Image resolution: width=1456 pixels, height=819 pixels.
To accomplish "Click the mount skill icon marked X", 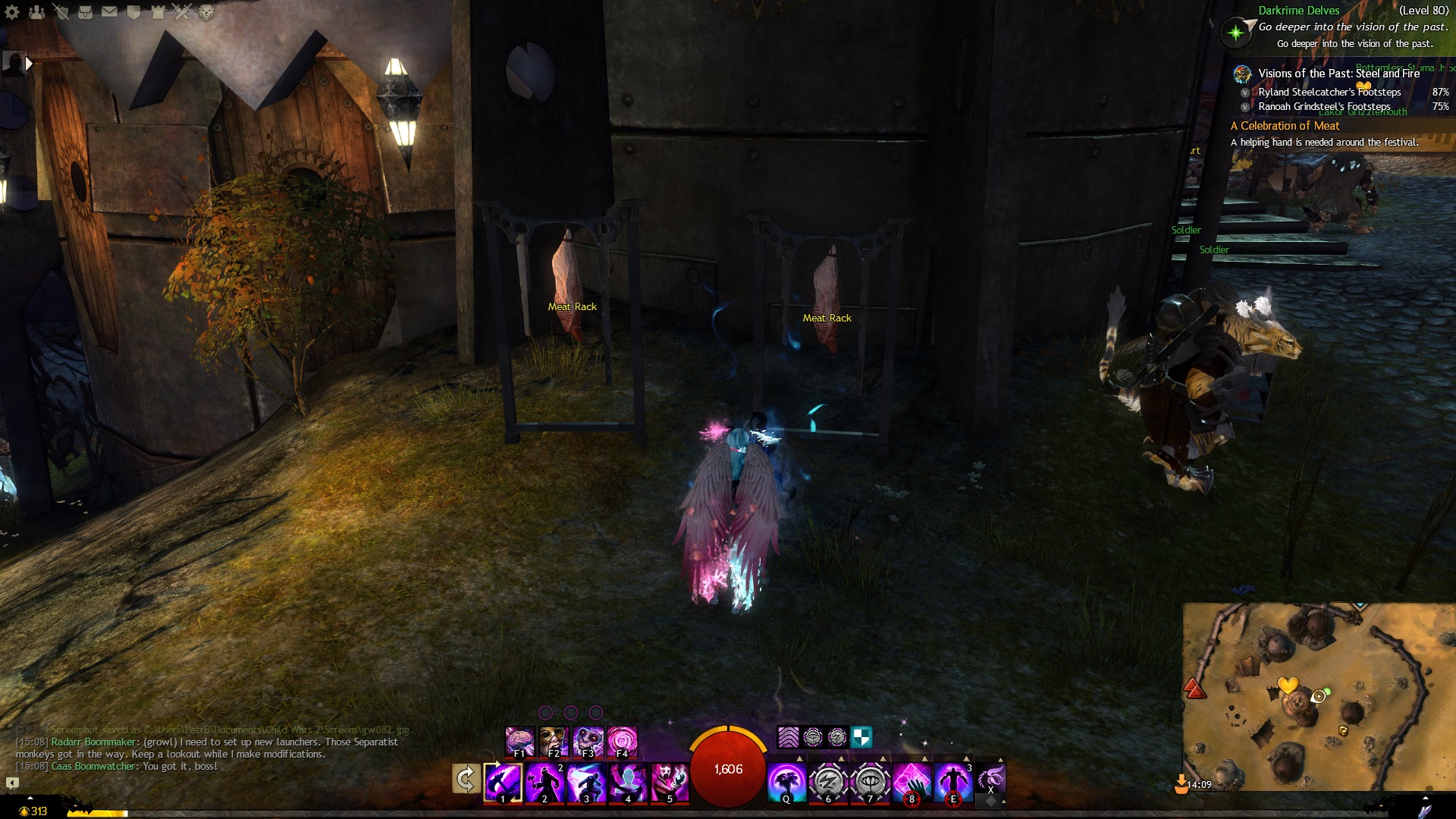I will (x=990, y=779).
